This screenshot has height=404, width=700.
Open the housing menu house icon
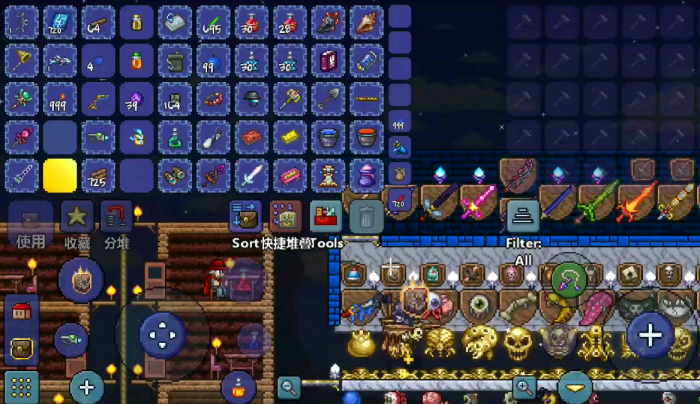click(x=20, y=311)
